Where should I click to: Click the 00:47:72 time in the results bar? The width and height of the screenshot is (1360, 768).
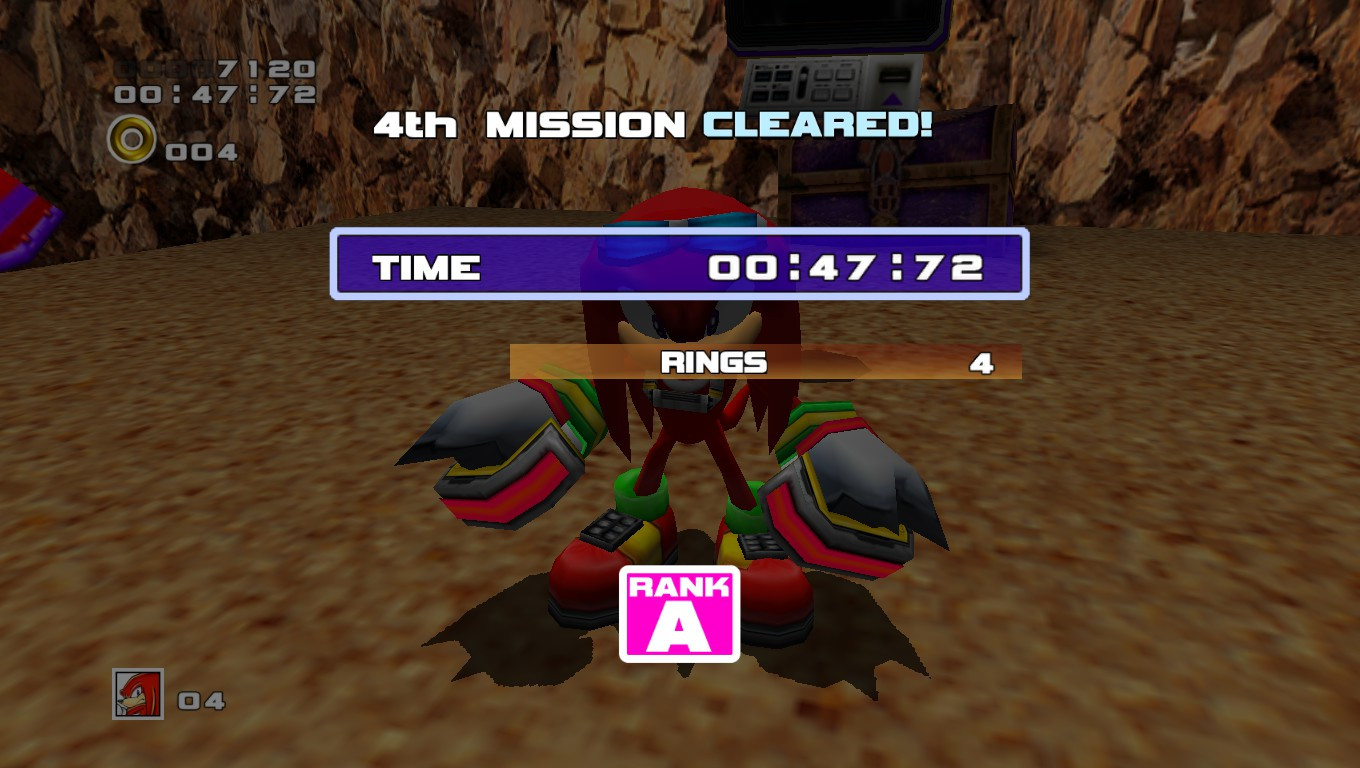845,268
